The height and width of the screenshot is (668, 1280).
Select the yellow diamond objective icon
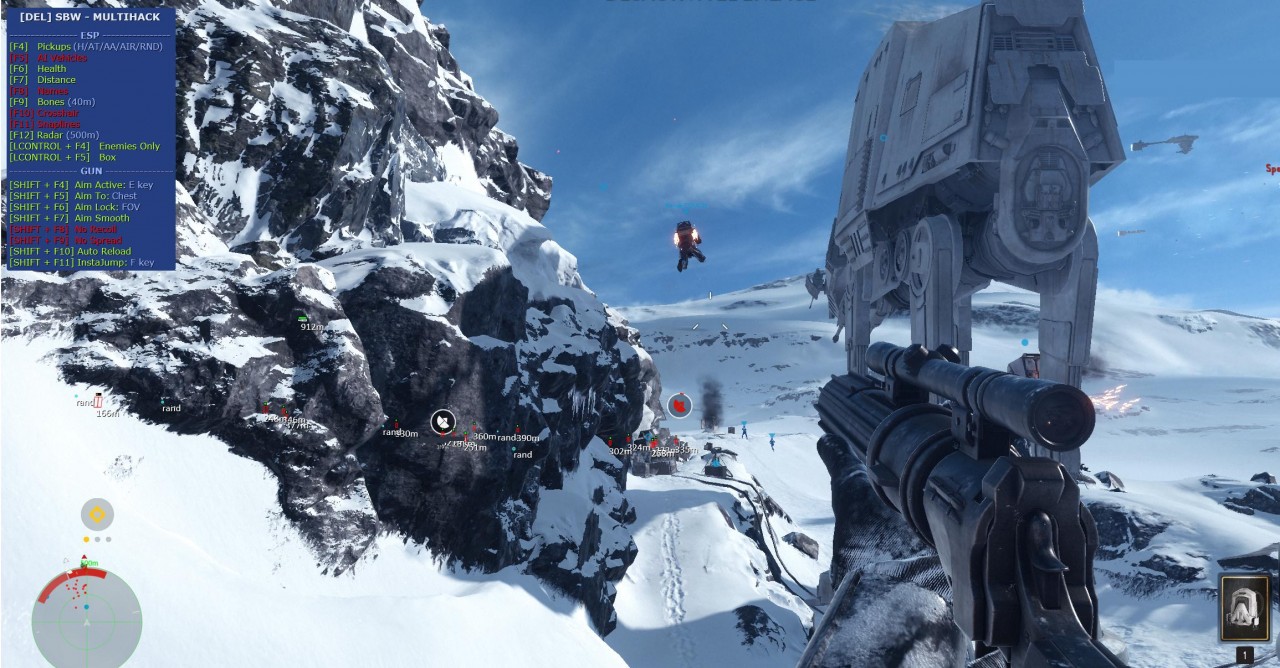point(97,515)
